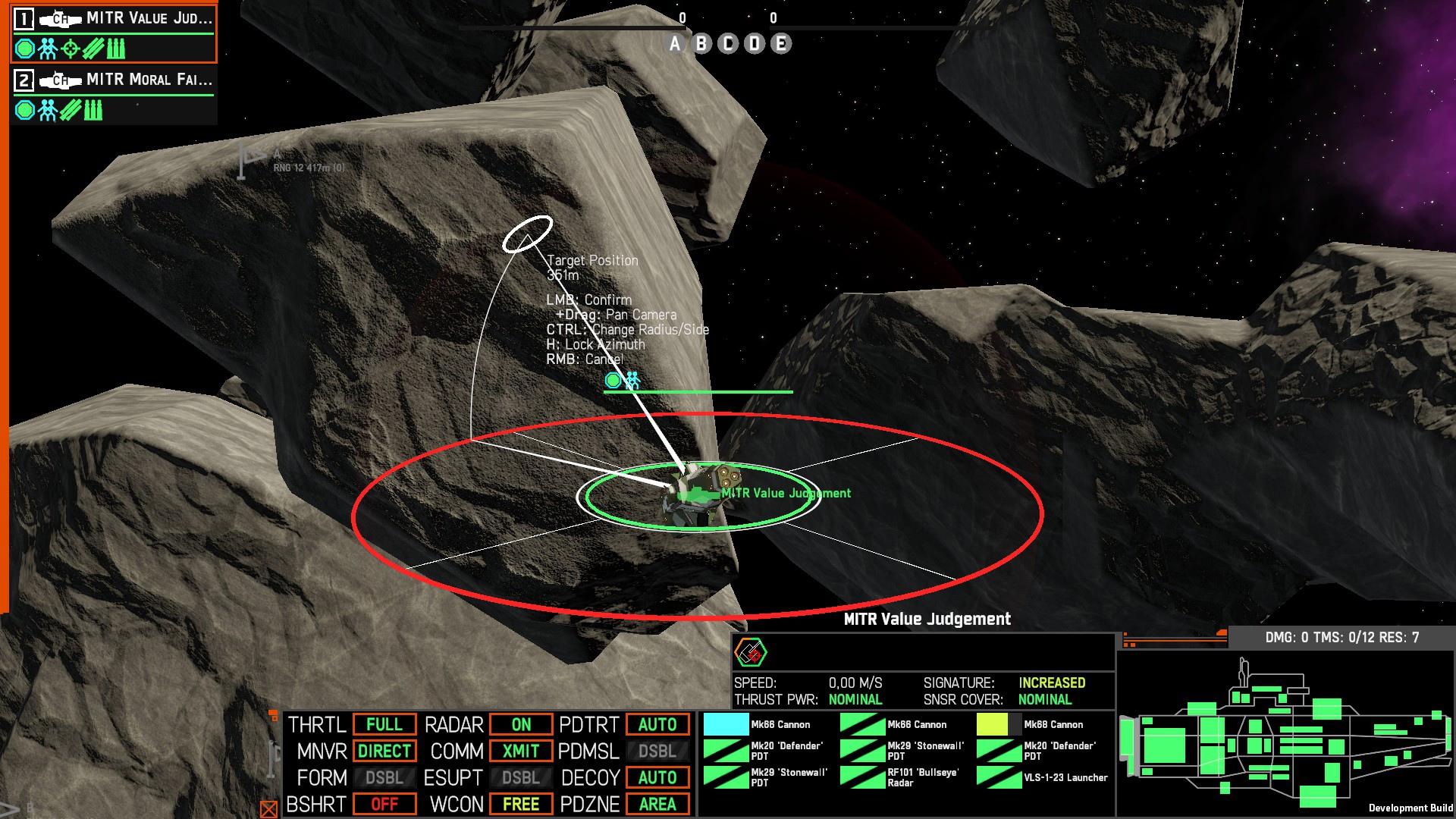Switch radar ON button off
Viewport: 1456px width, 819px height.
click(x=521, y=725)
